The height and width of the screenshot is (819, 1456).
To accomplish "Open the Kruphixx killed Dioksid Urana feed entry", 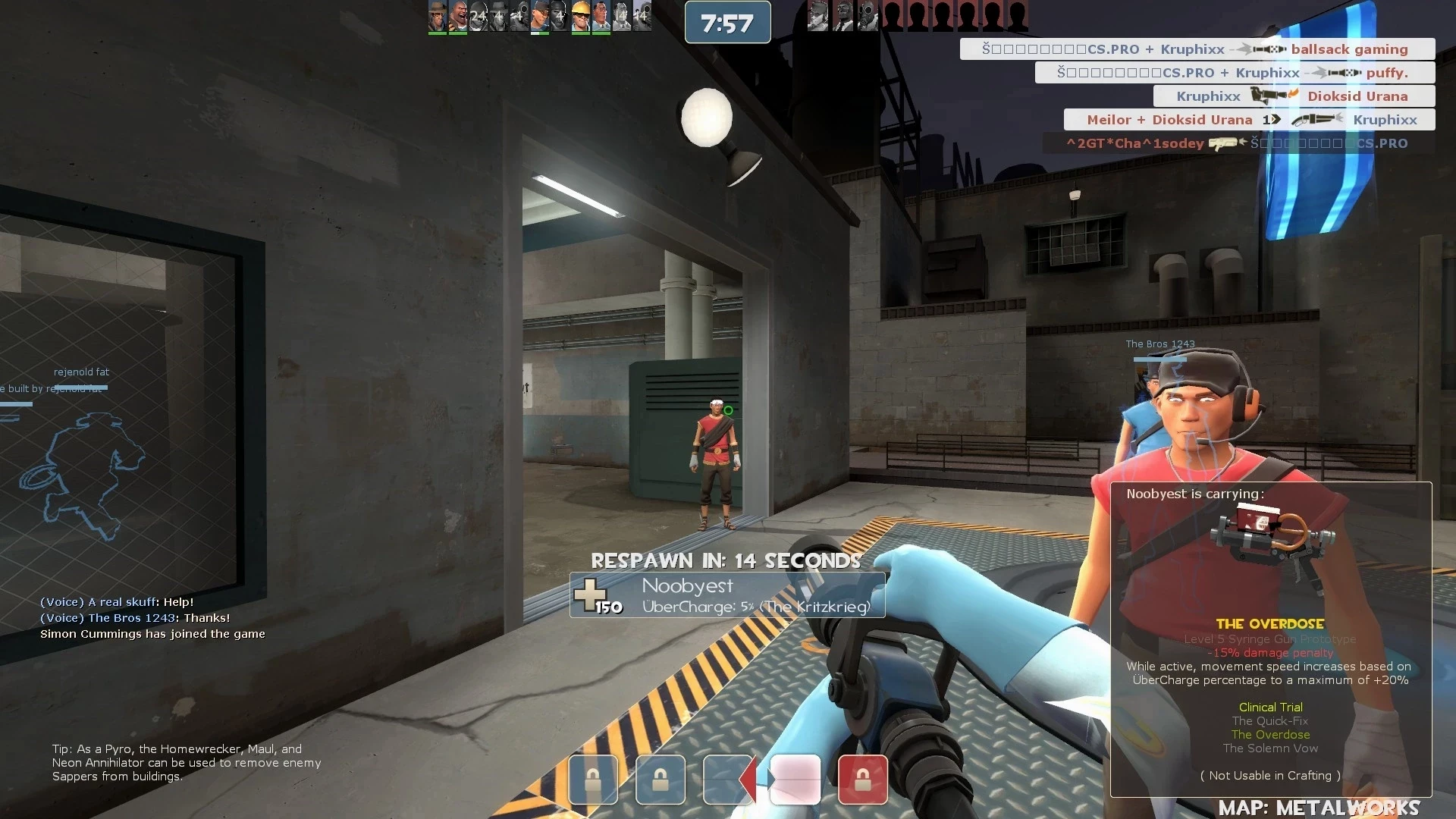I will 1293,96.
